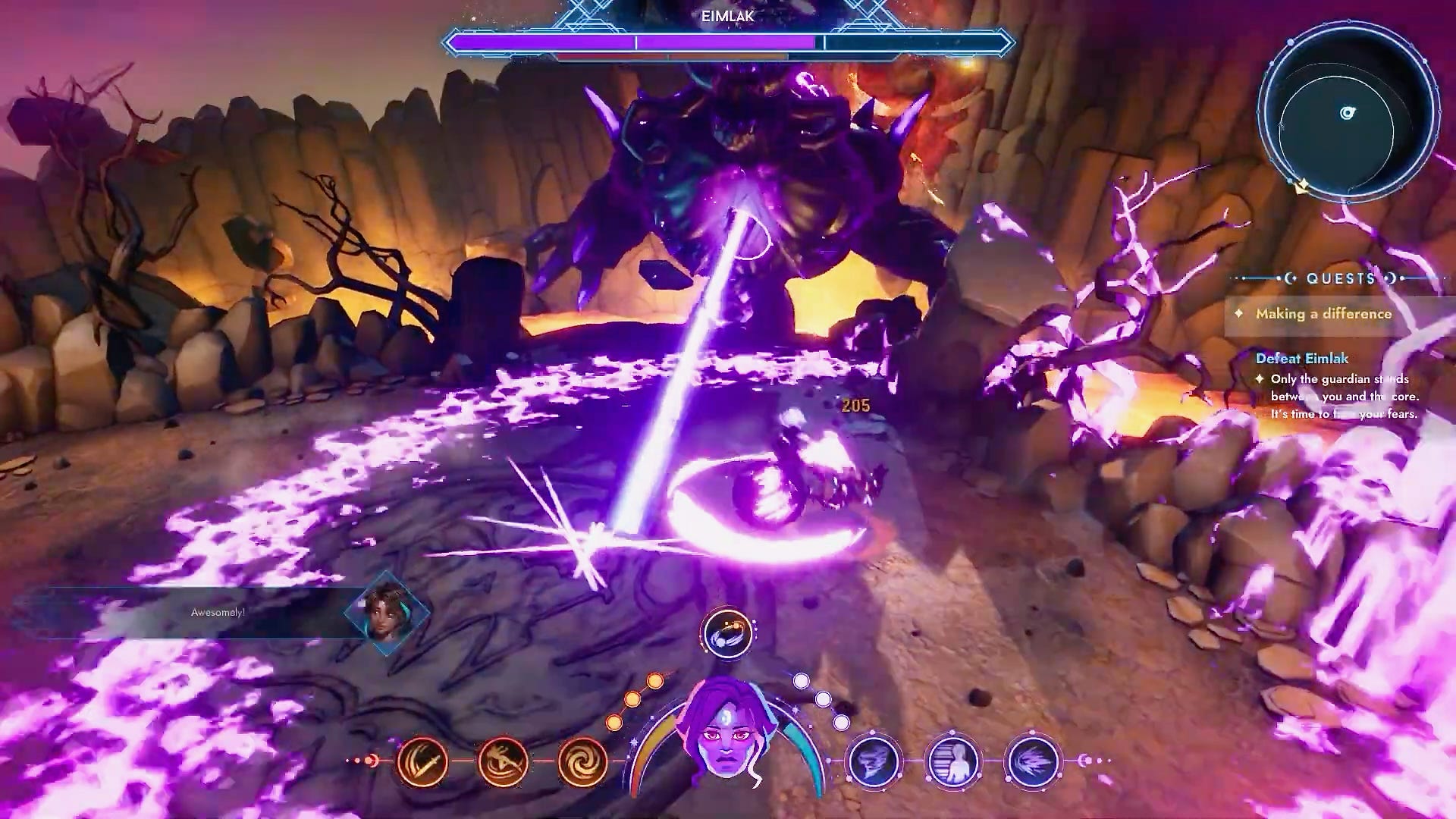The height and width of the screenshot is (819, 1456).
Task: Click the Quests tracker header
Action: click(x=1341, y=278)
